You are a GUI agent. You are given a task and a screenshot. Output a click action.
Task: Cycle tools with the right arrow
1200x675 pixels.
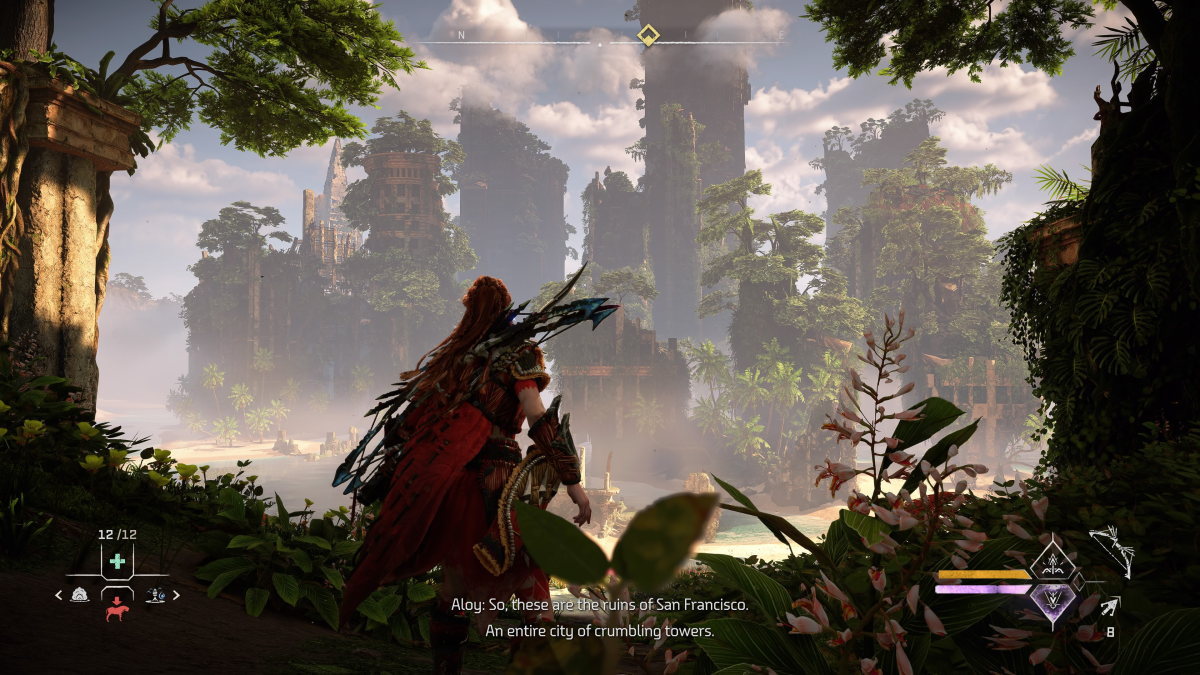(x=177, y=596)
